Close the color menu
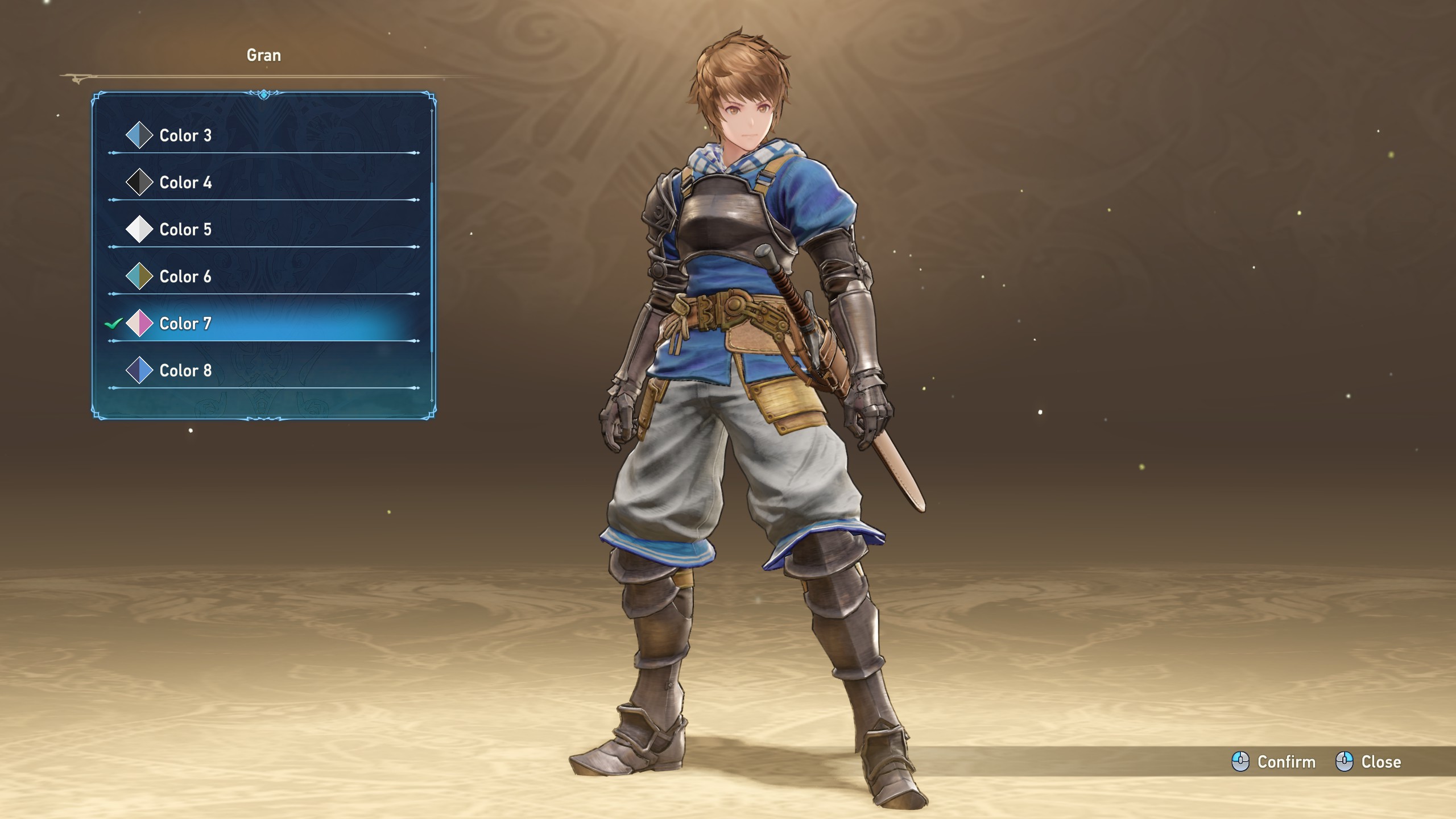Screen dimensions: 1456x819 1368,762
